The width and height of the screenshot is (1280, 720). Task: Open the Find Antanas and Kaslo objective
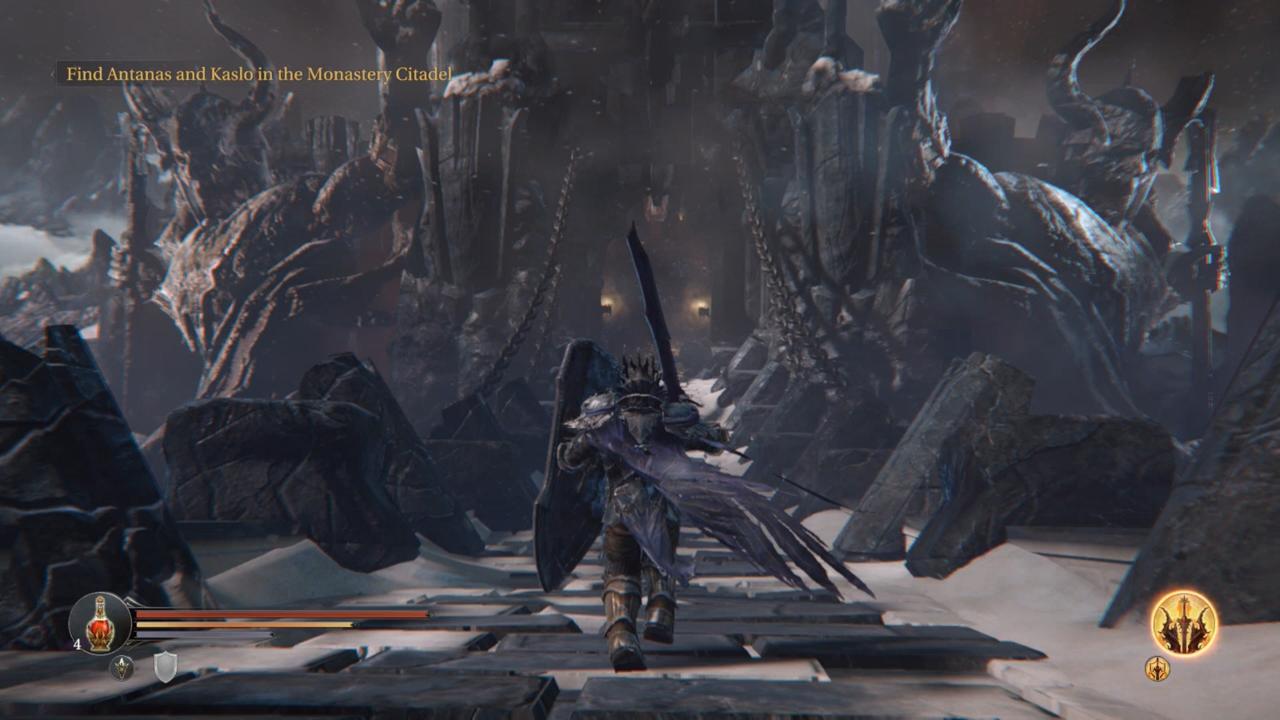click(x=258, y=74)
